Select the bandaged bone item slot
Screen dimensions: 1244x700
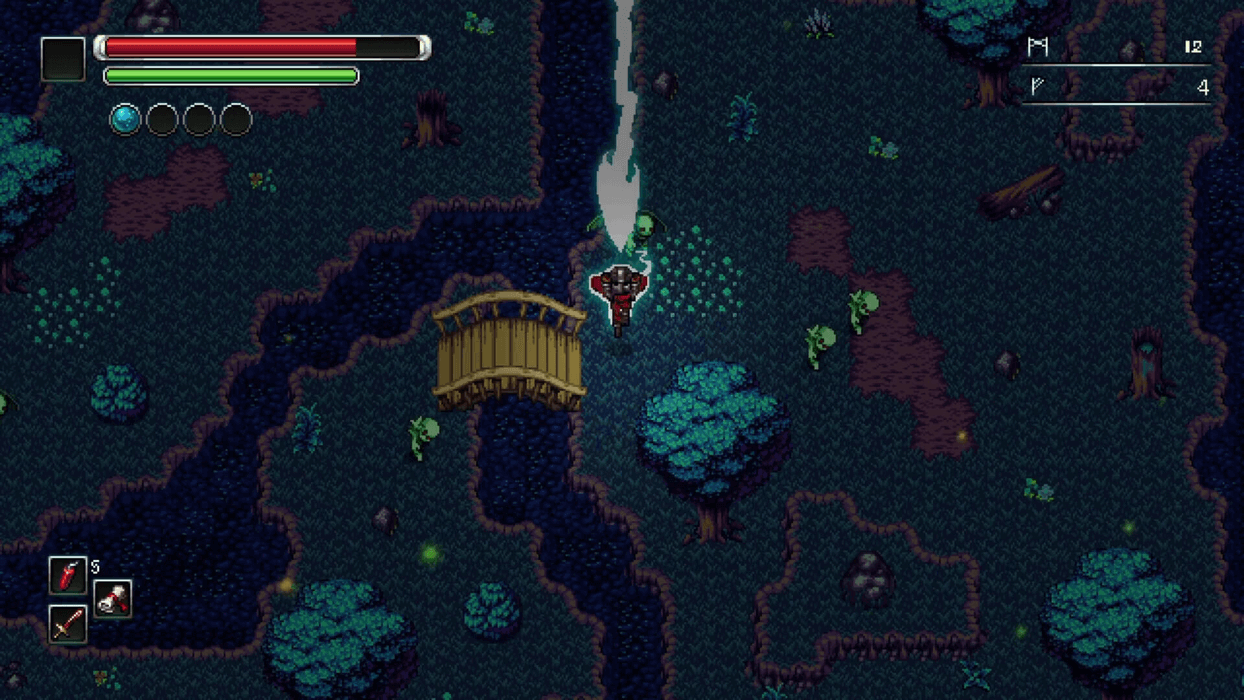[x=113, y=599]
